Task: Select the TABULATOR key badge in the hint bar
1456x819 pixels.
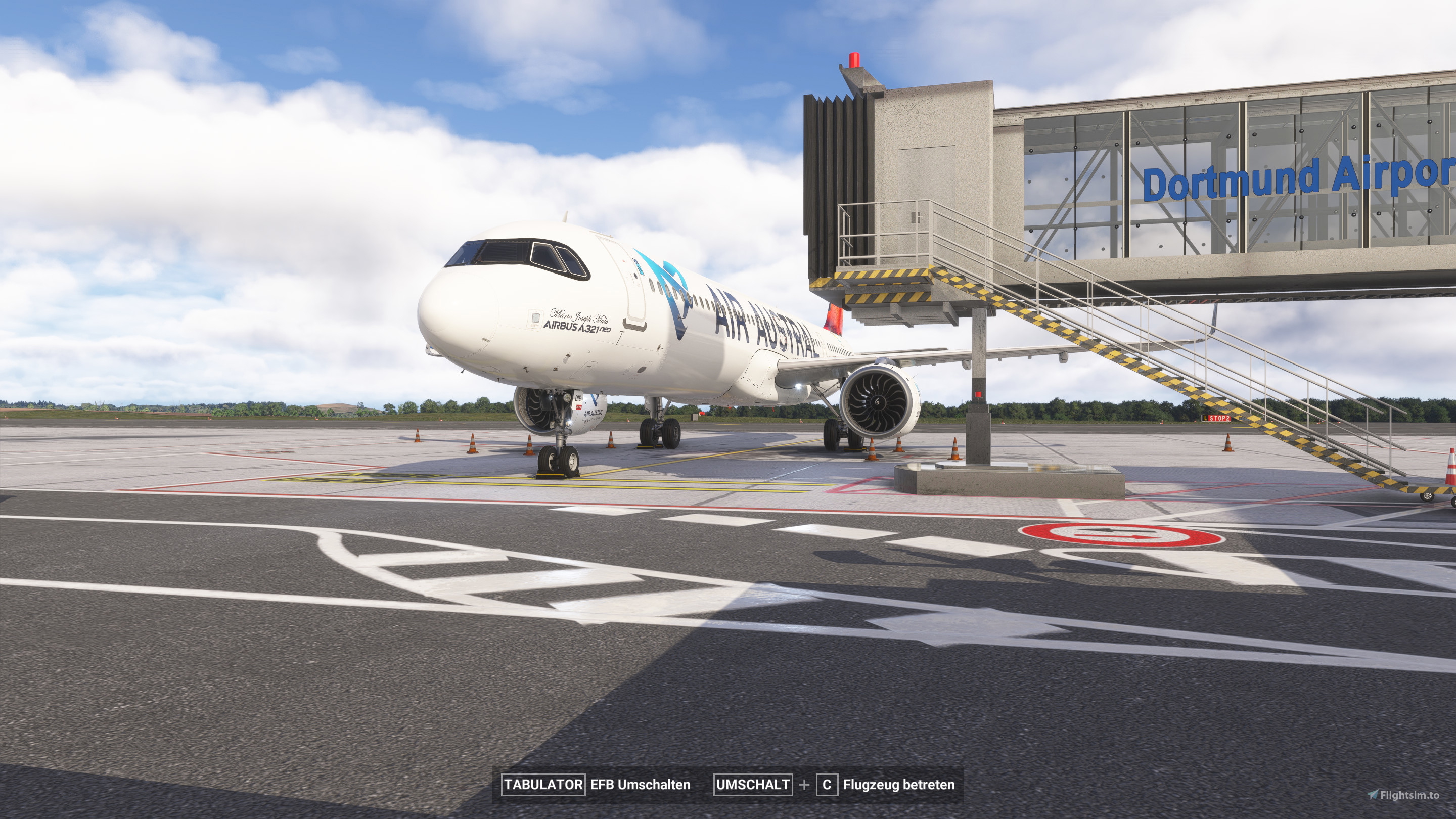Action: coord(542,785)
